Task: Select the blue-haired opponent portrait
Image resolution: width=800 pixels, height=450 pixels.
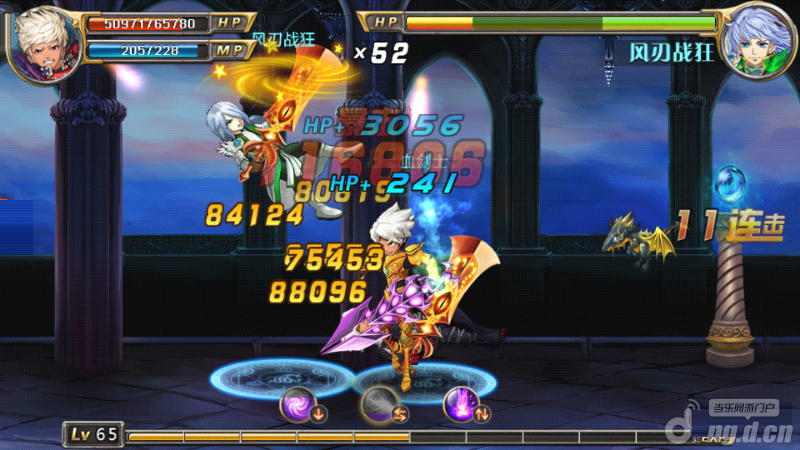Action: point(757,40)
